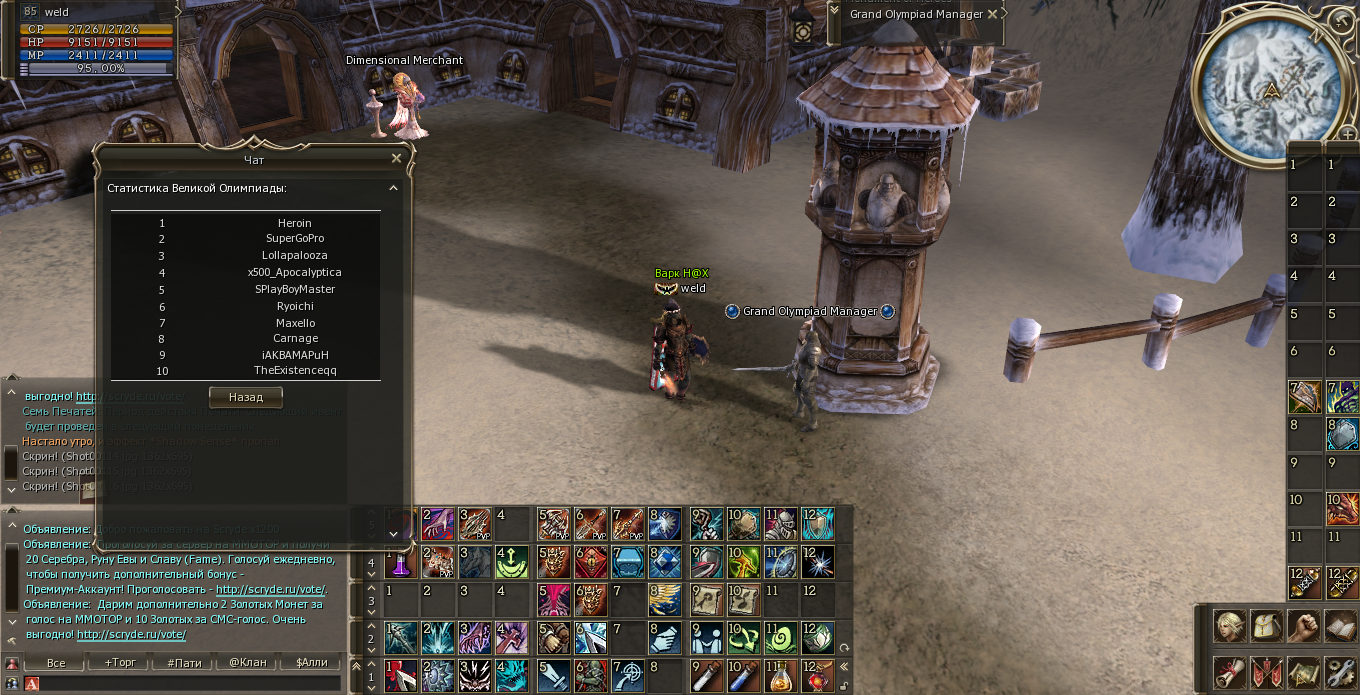The height and width of the screenshot is (695, 1360).
Task: Switch to the #Пати chat tab
Action: click(x=184, y=662)
